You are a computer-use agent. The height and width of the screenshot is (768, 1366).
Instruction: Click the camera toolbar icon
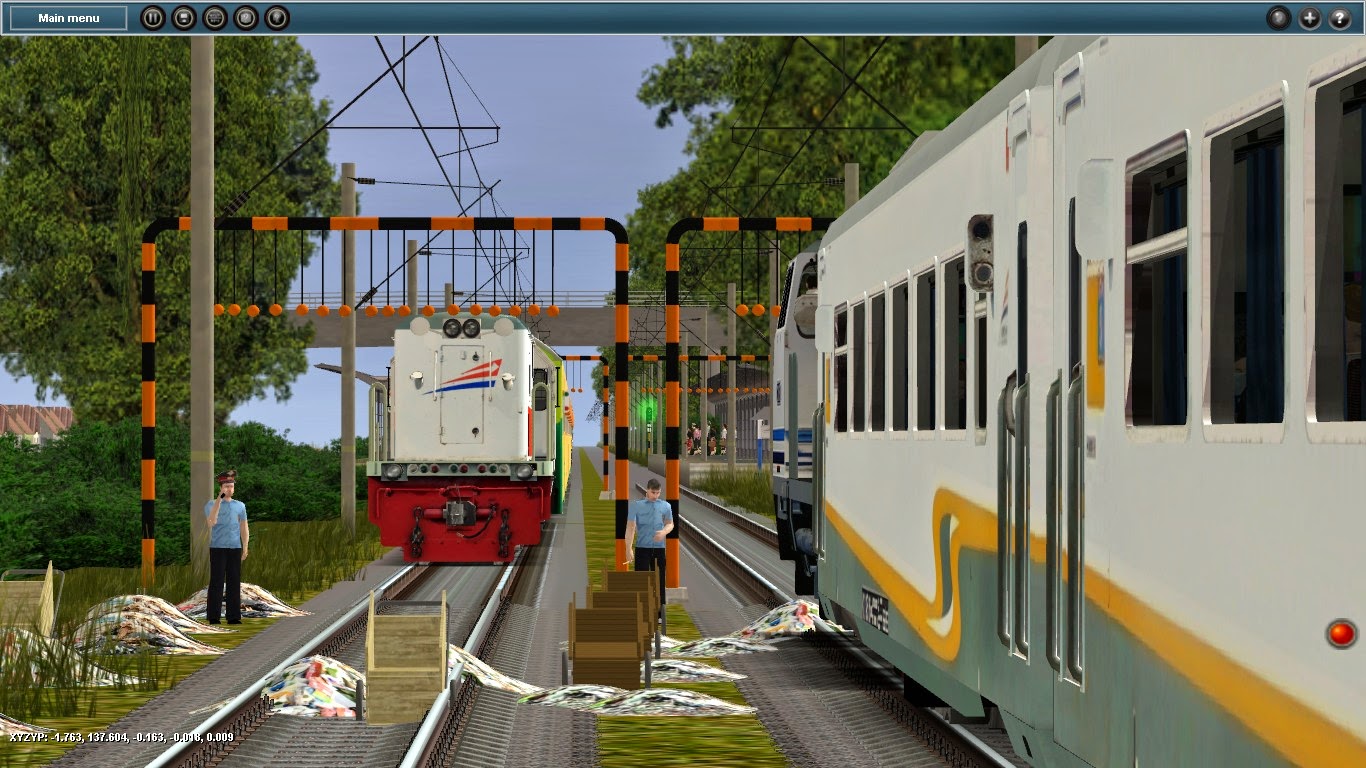tap(244, 16)
